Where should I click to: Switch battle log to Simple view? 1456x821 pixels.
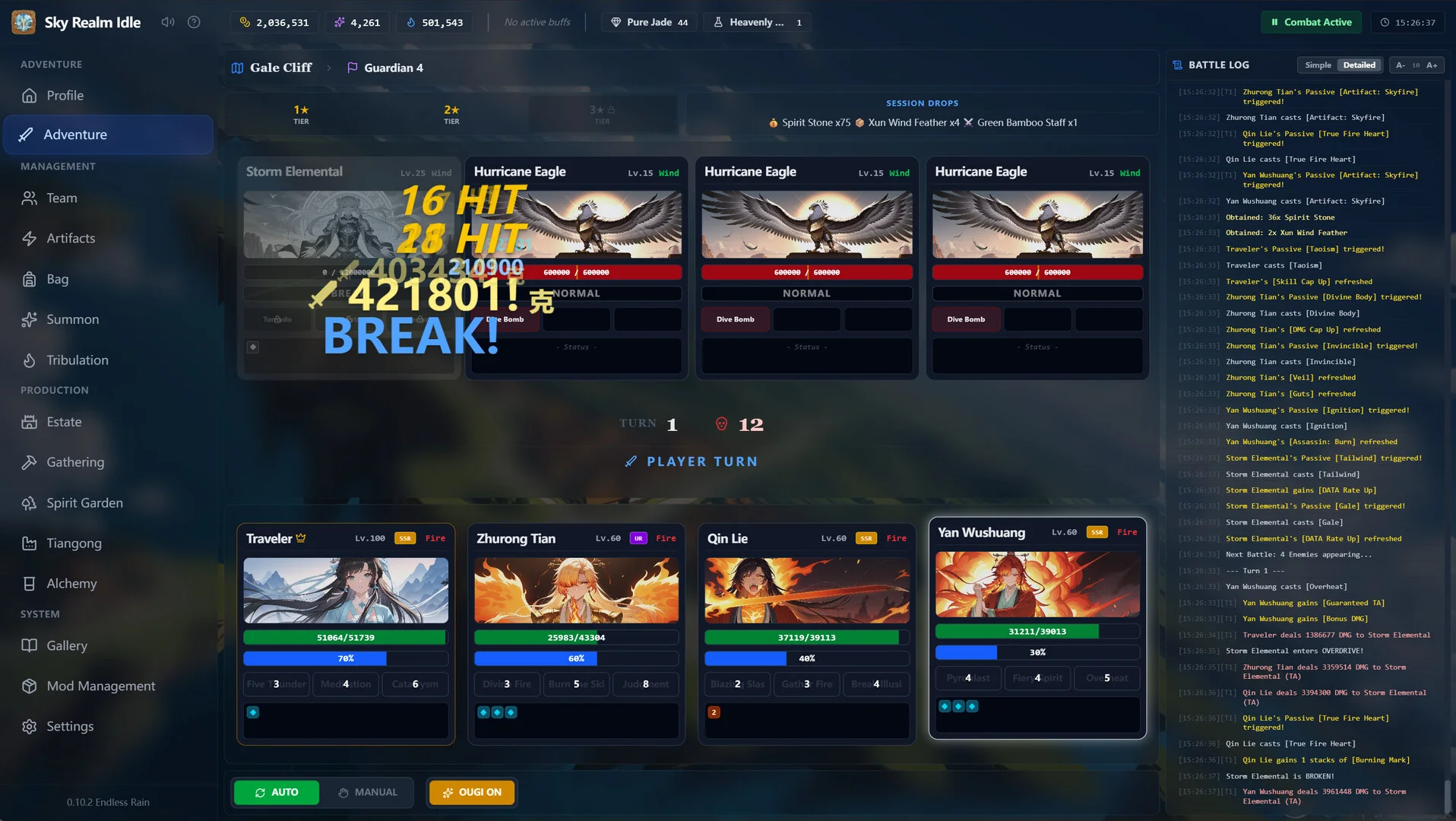click(1318, 65)
